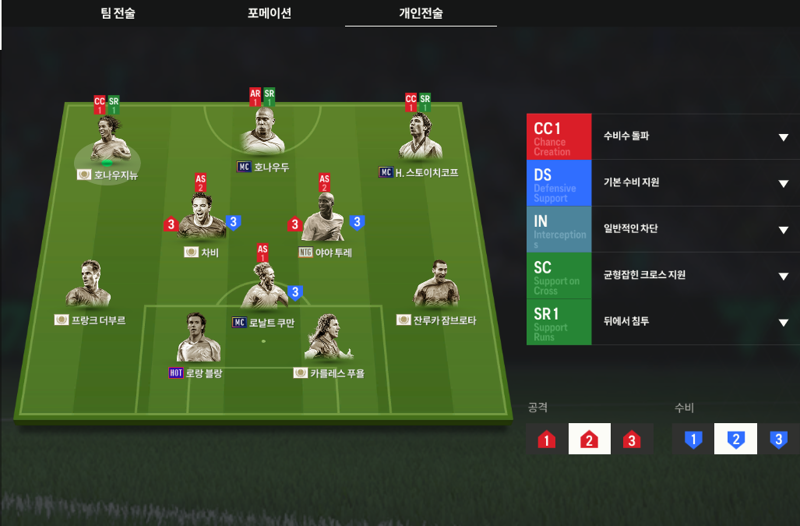The width and height of the screenshot is (800, 526).
Task: Choose left back 프랑크 더부르
Action: [89, 287]
